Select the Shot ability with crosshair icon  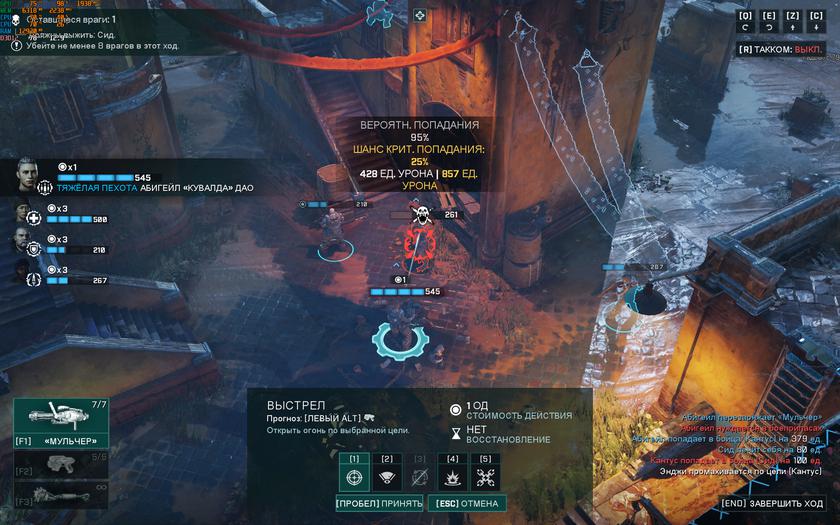click(354, 476)
